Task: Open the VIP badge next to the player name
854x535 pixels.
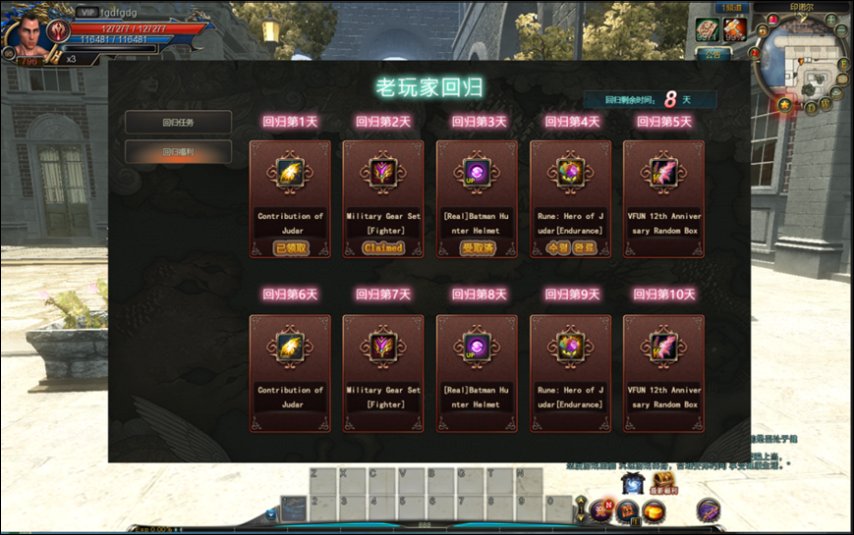Action: pyautogui.click(x=86, y=12)
